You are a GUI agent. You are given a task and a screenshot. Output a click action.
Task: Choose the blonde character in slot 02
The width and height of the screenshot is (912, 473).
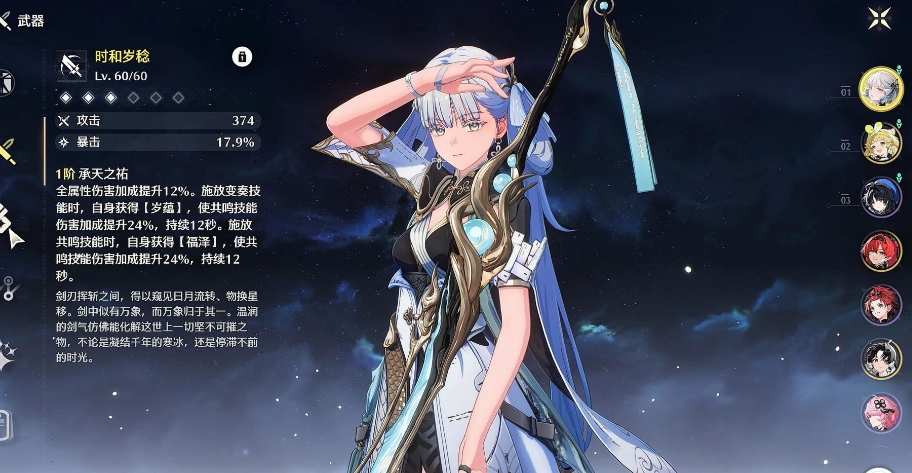[x=881, y=143]
